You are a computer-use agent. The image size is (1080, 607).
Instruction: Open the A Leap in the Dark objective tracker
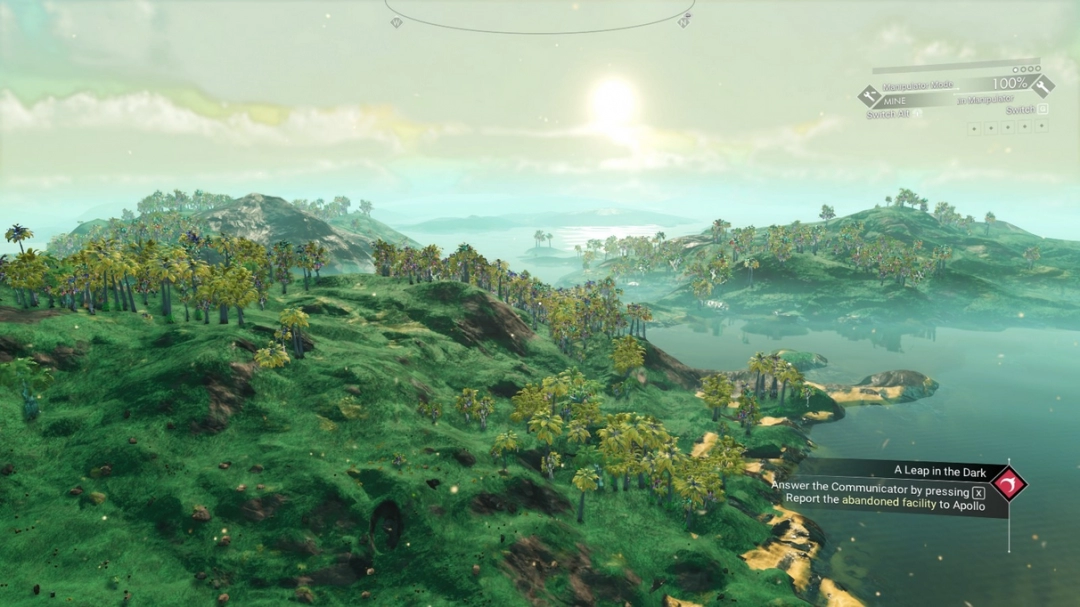pos(924,470)
